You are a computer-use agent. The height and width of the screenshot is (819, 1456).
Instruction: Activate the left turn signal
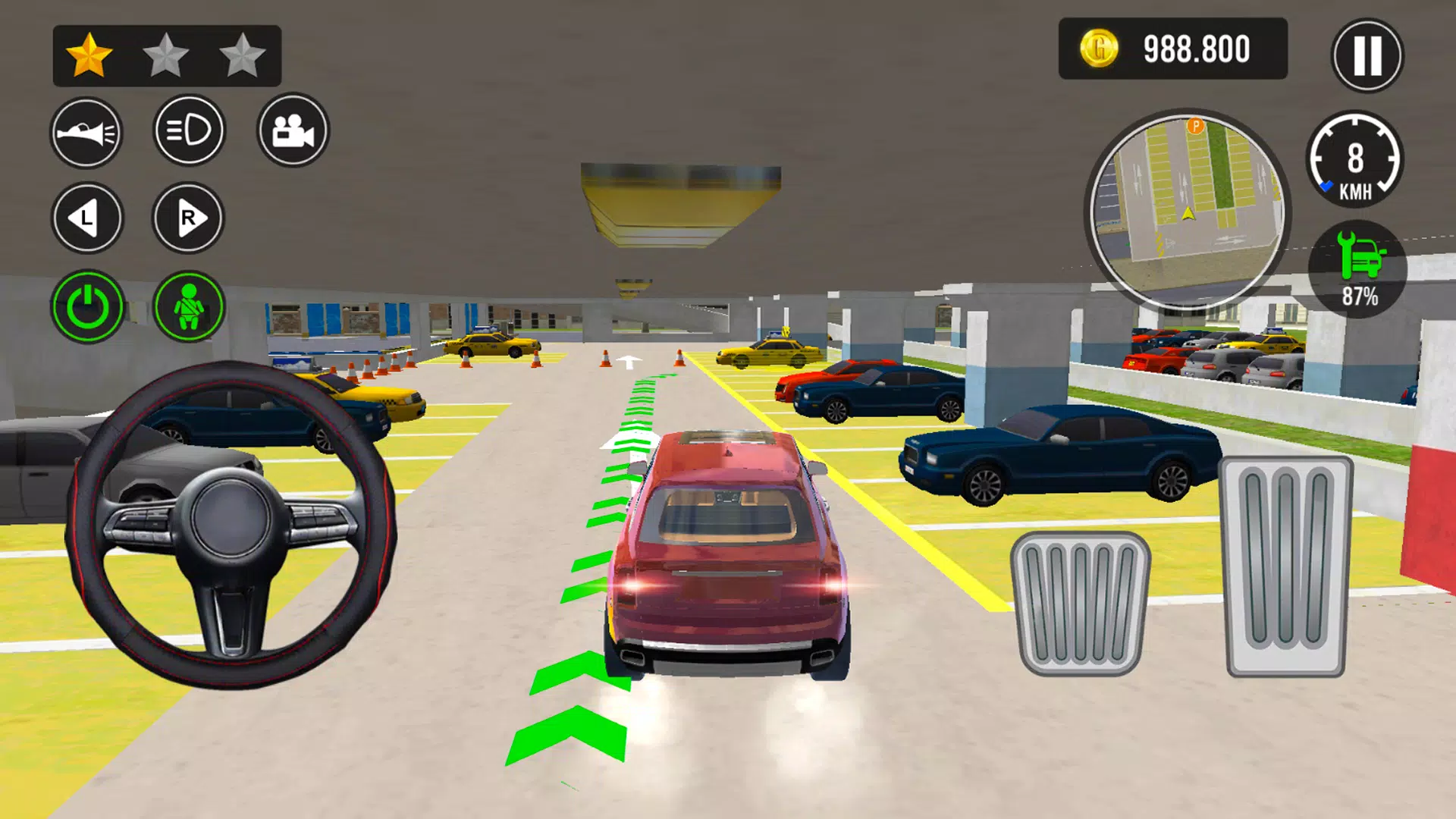(86, 218)
